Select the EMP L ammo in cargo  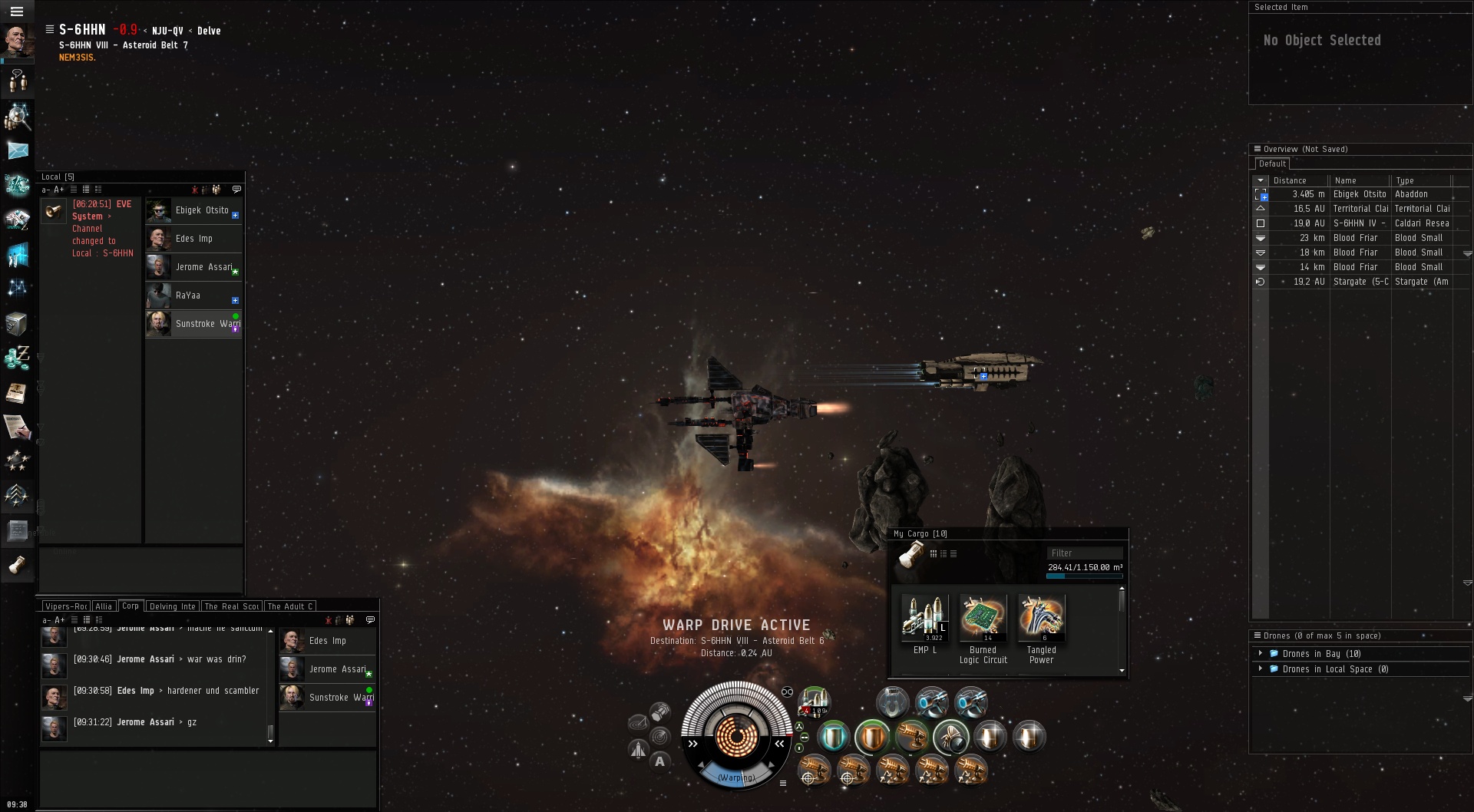(x=924, y=619)
